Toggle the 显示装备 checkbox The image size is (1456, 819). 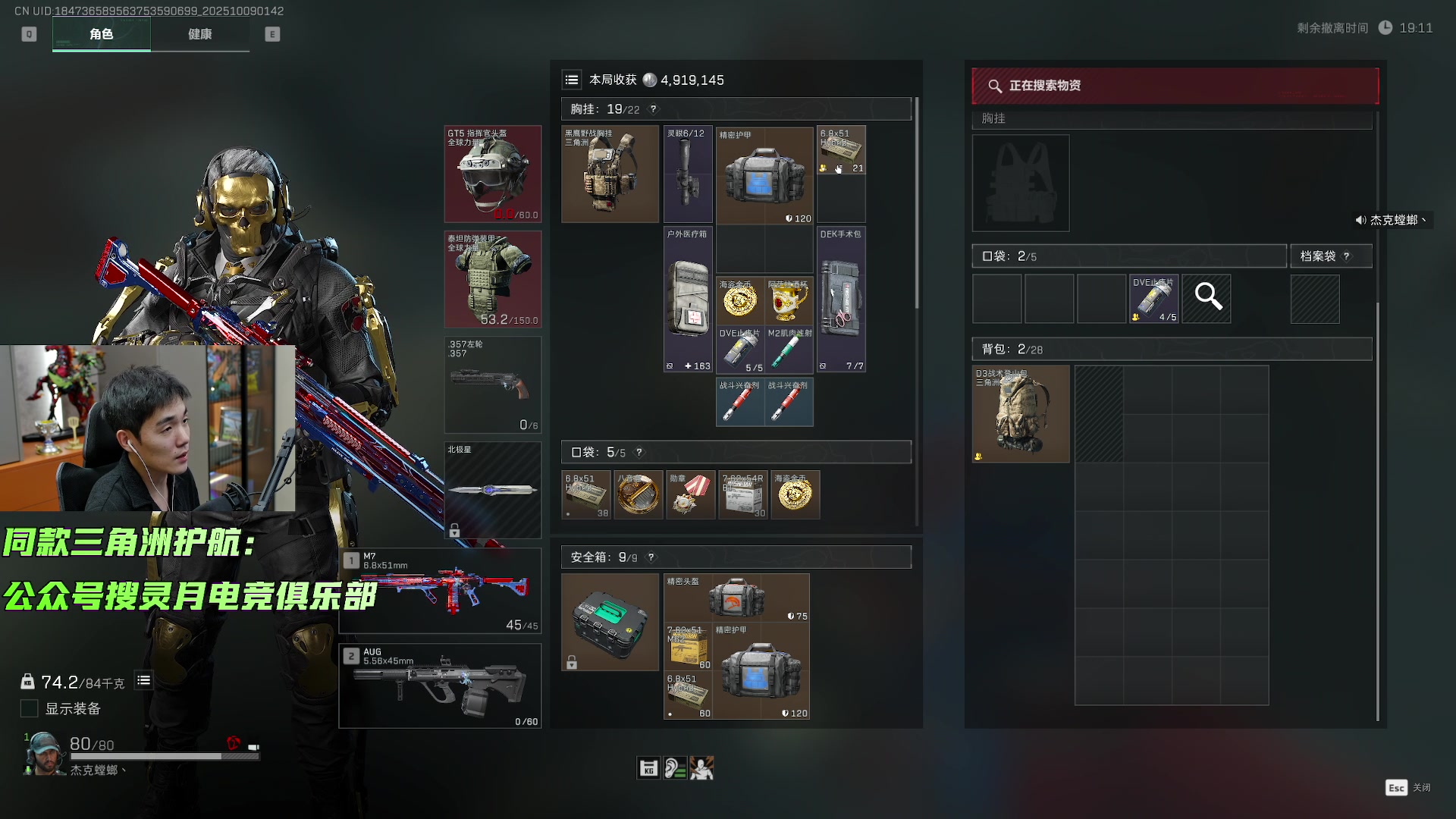coord(30,708)
